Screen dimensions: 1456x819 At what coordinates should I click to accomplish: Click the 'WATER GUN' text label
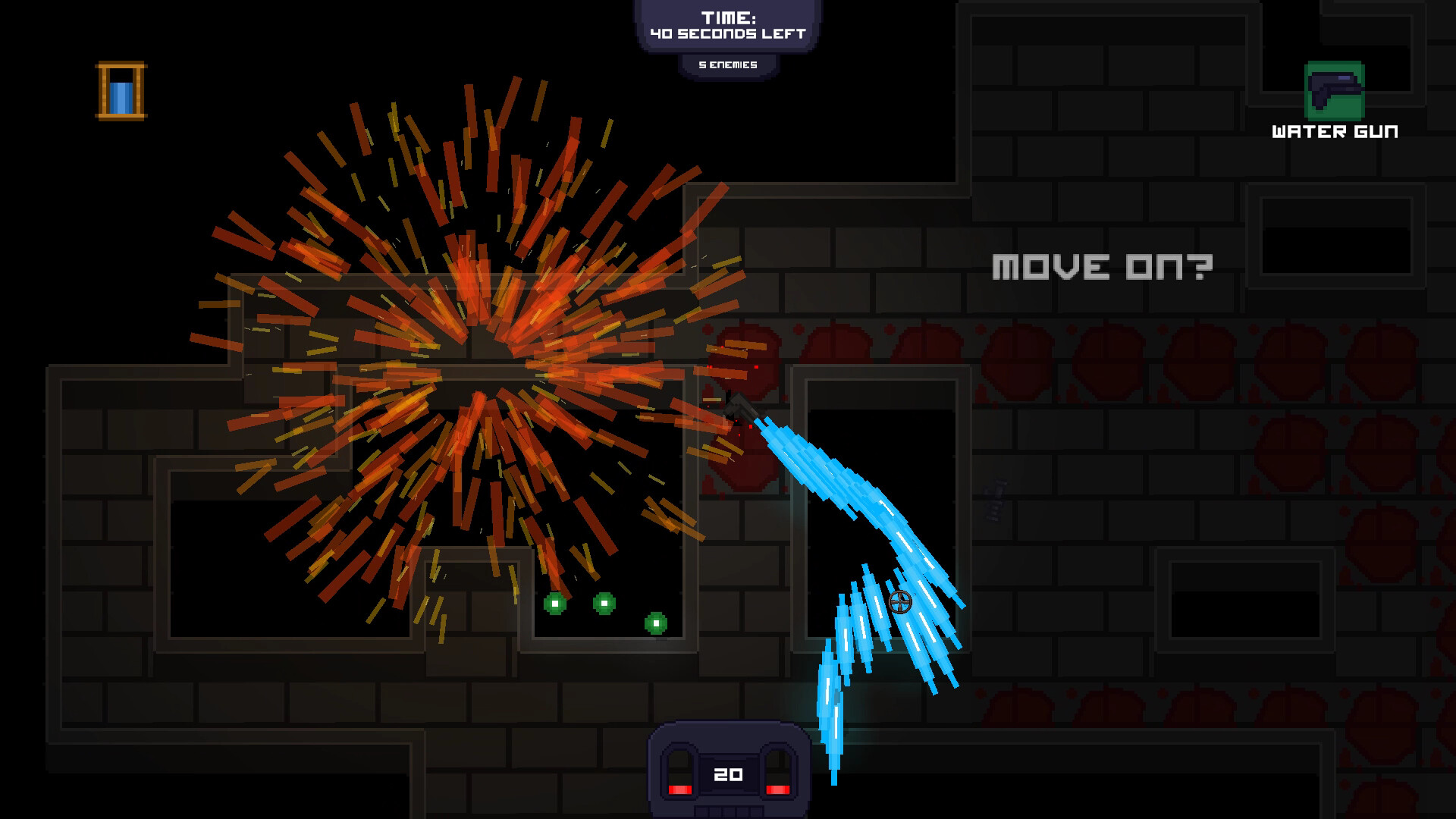coord(1333,131)
